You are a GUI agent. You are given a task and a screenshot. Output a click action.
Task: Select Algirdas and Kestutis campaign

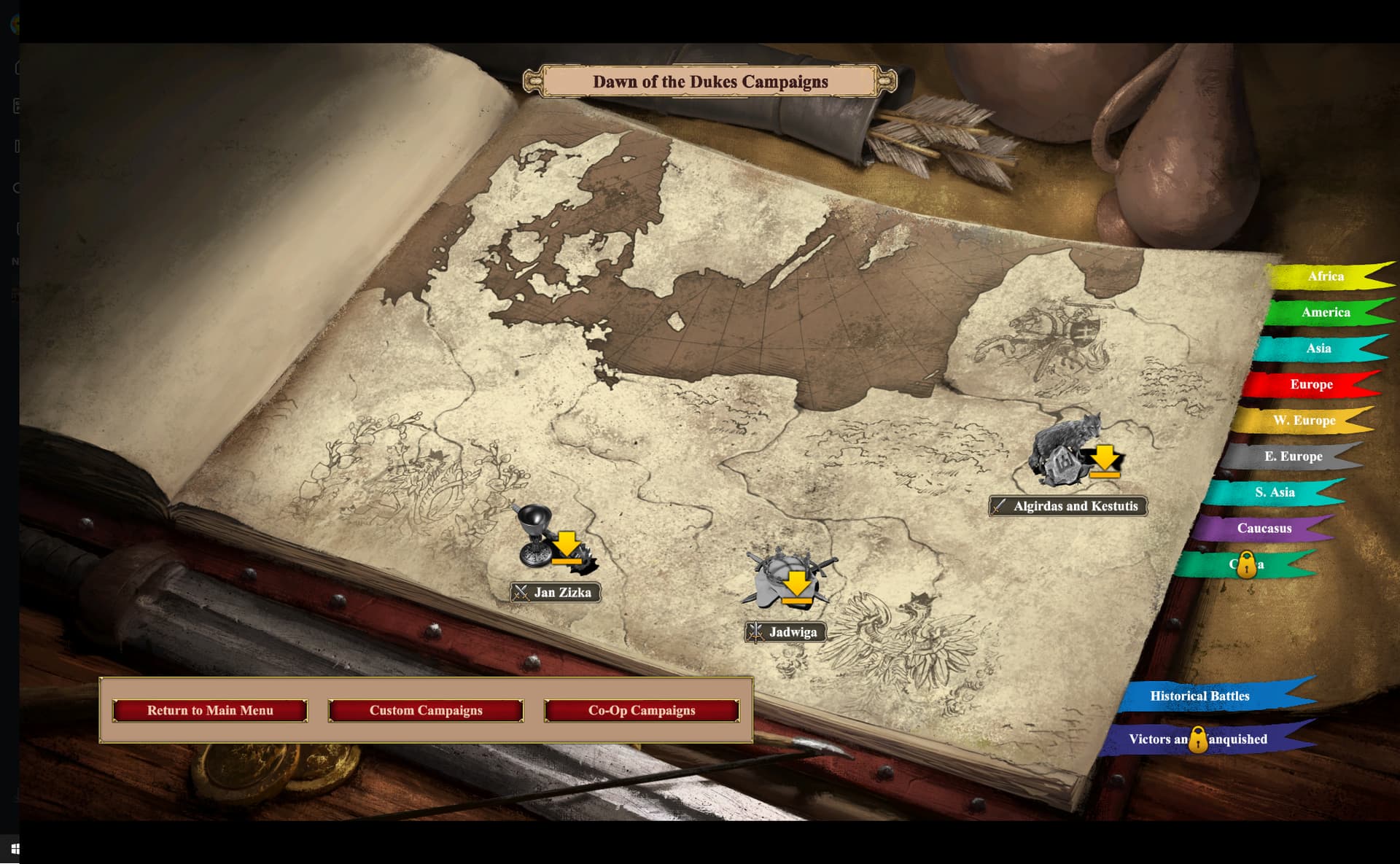1068,506
